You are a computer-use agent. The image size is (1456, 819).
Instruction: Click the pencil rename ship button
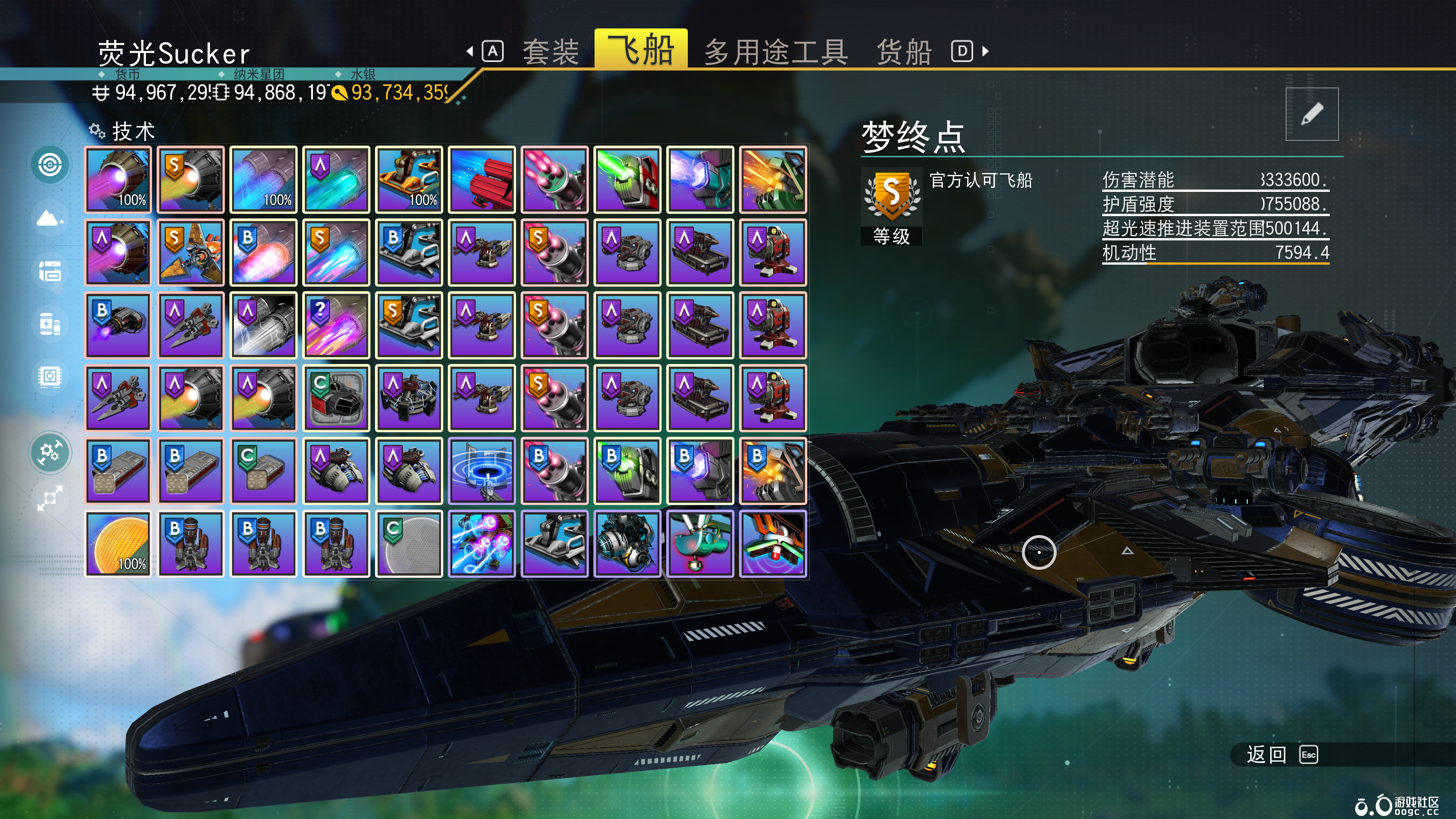pyautogui.click(x=1311, y=114)
